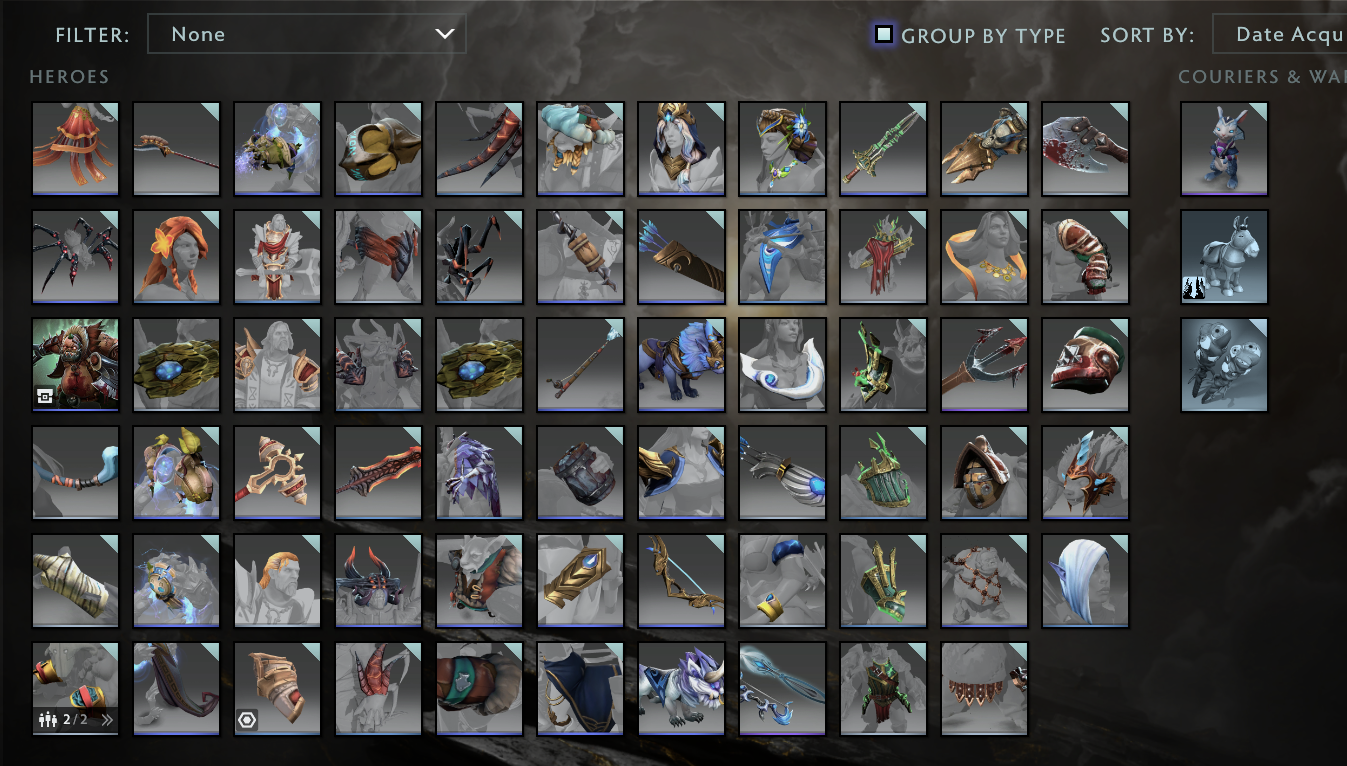Screen dimensions: 1347x766
Task: Click the COURIERS & WARDS section header
Action: 1261,77
